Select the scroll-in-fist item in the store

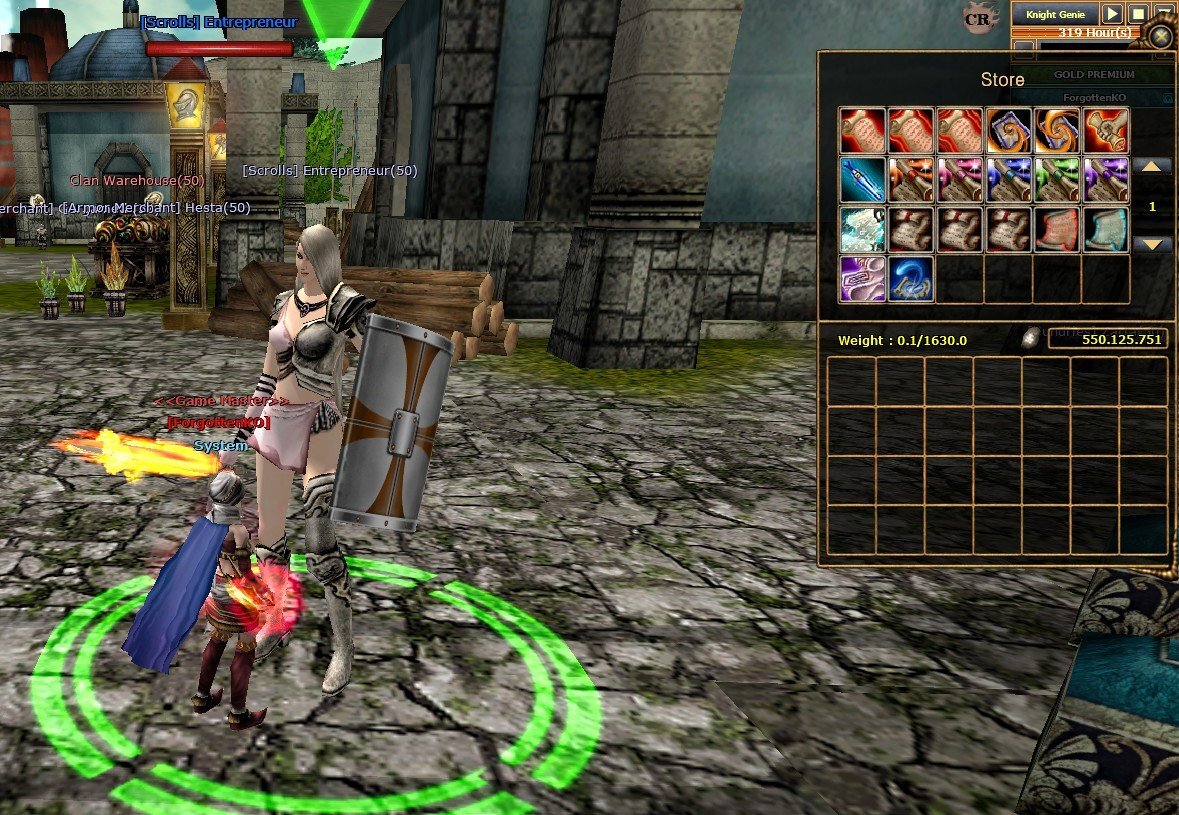[x=1106, y=130]
